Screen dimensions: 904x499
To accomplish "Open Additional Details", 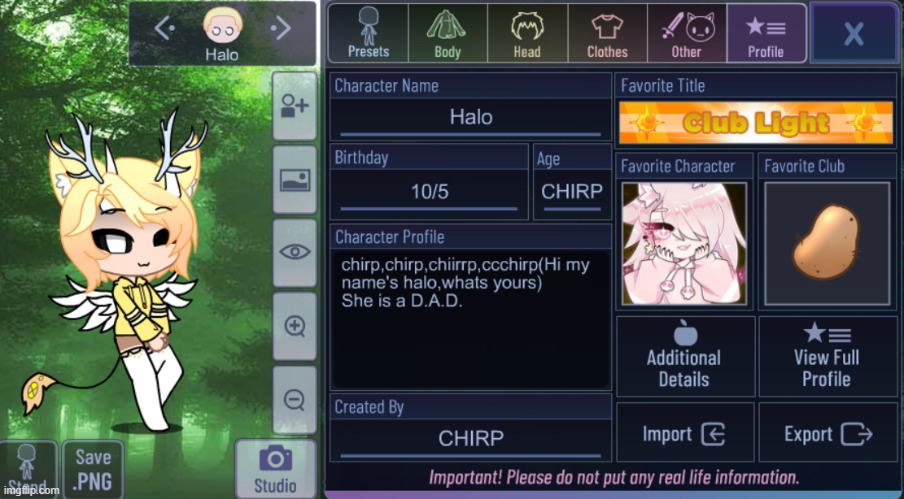I will (x=684, y=357).
